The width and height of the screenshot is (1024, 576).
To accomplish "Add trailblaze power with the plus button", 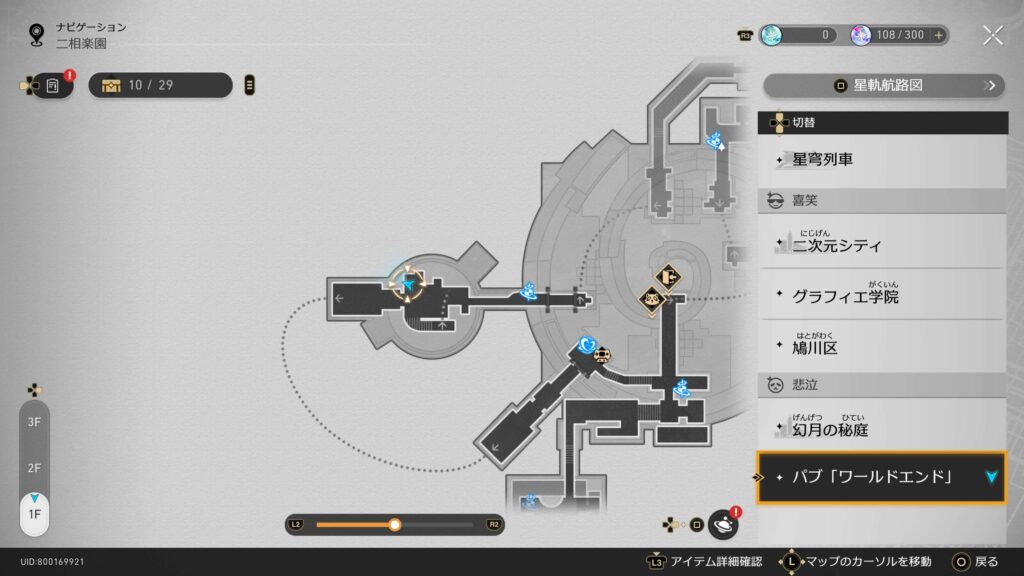I will pos(938,35).
